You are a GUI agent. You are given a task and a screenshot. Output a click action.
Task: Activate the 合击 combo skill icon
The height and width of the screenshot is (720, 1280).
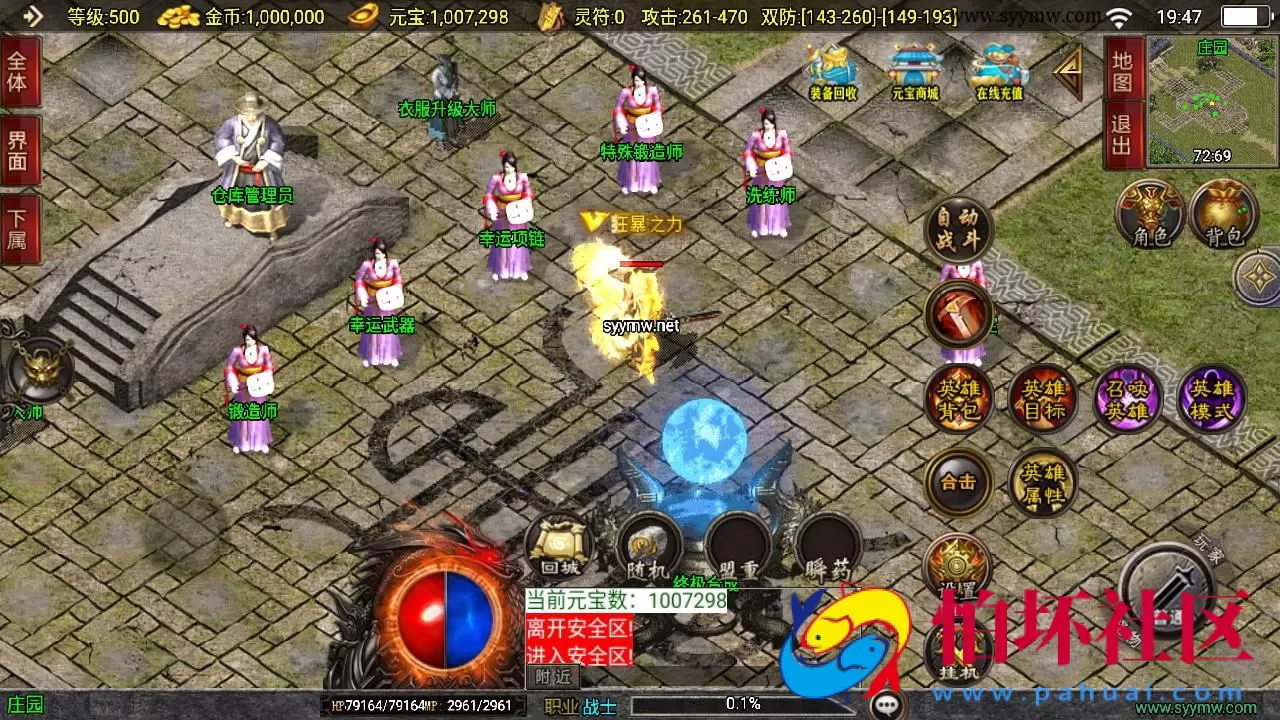coord(958,482)
